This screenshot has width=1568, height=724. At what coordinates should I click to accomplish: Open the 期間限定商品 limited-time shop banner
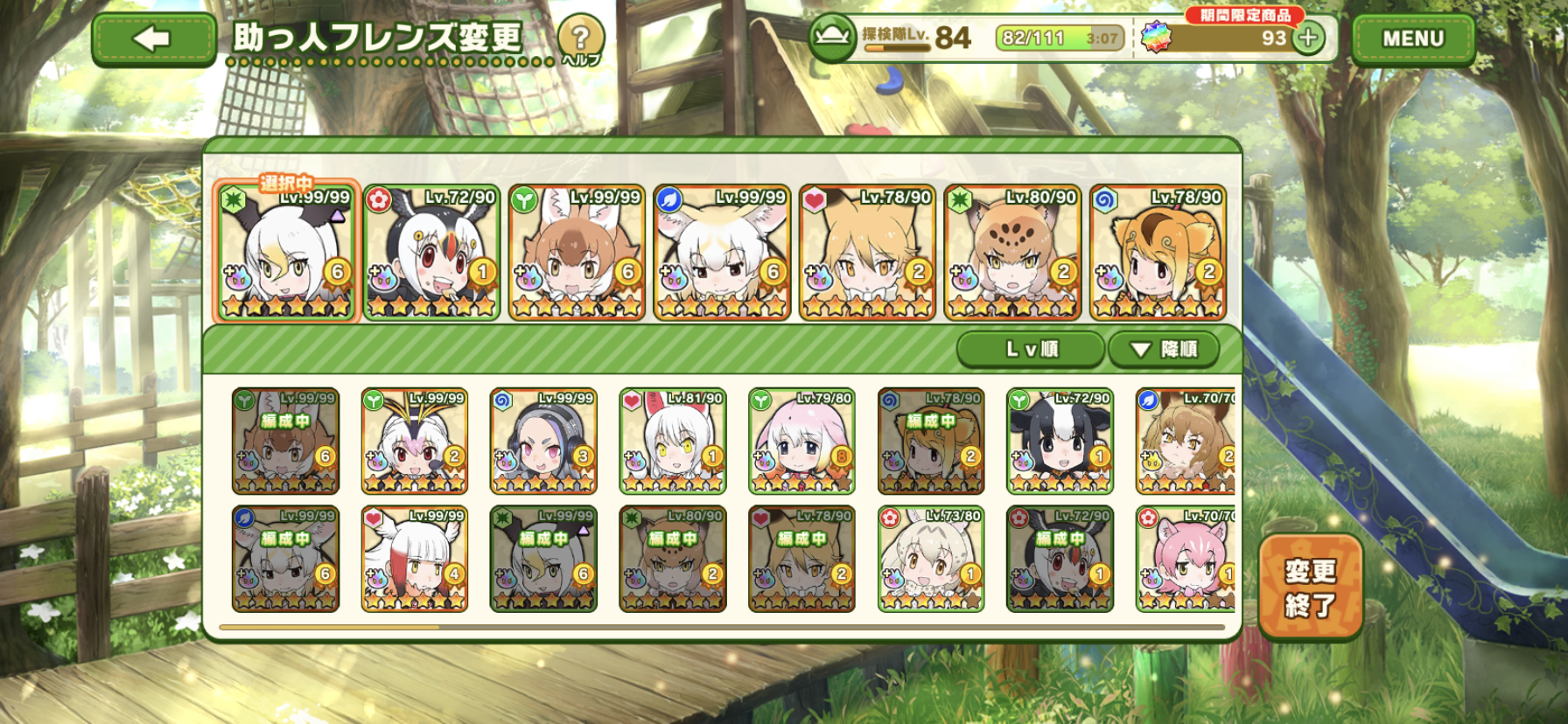point(1244,15)
